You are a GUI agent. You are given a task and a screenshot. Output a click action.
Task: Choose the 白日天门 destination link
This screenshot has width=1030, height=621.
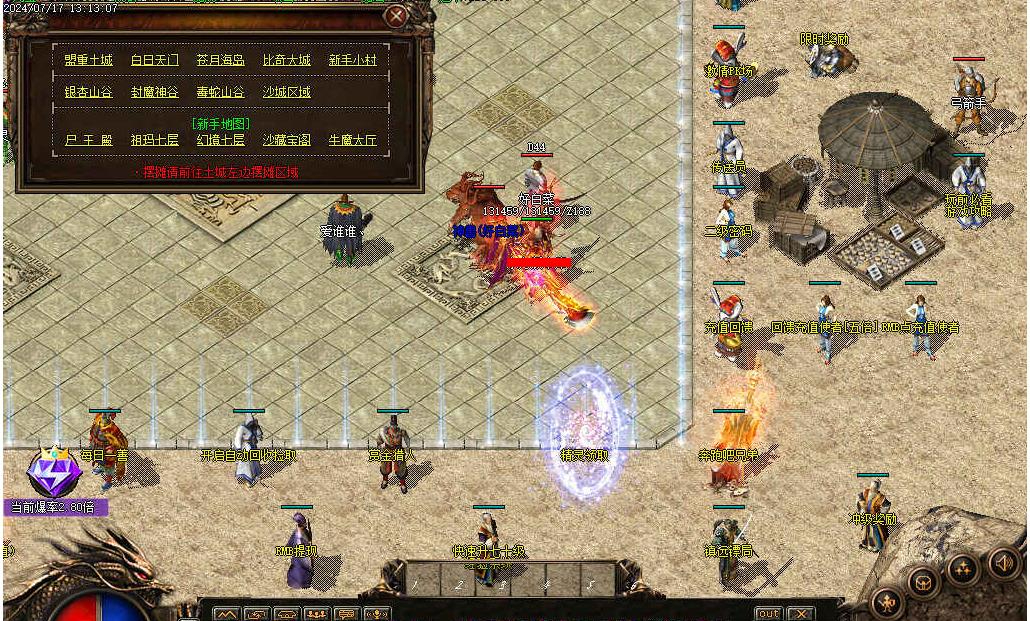pos(155,60)
